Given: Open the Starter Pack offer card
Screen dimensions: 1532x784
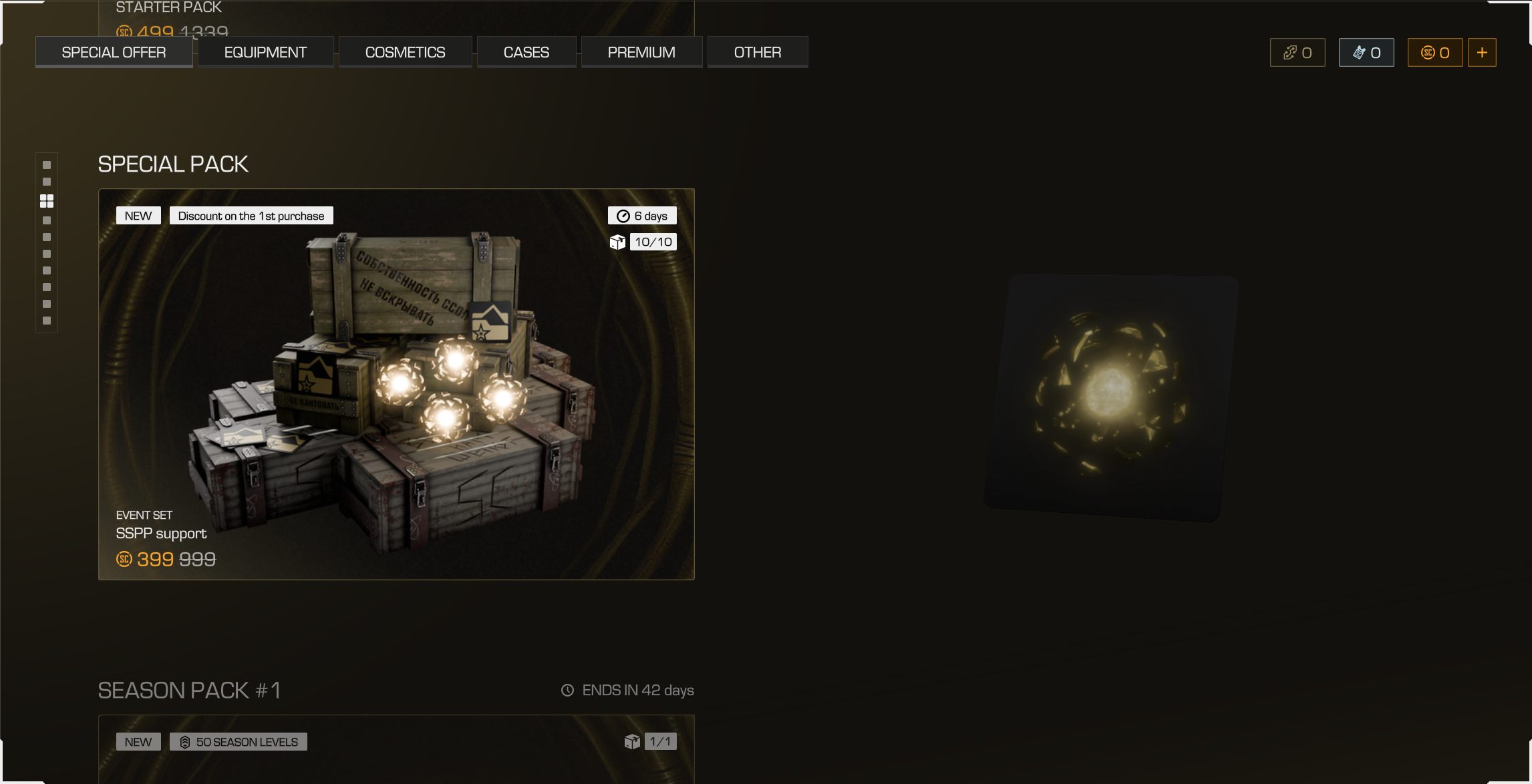Looking at the screenshot, I should point(396,17).
